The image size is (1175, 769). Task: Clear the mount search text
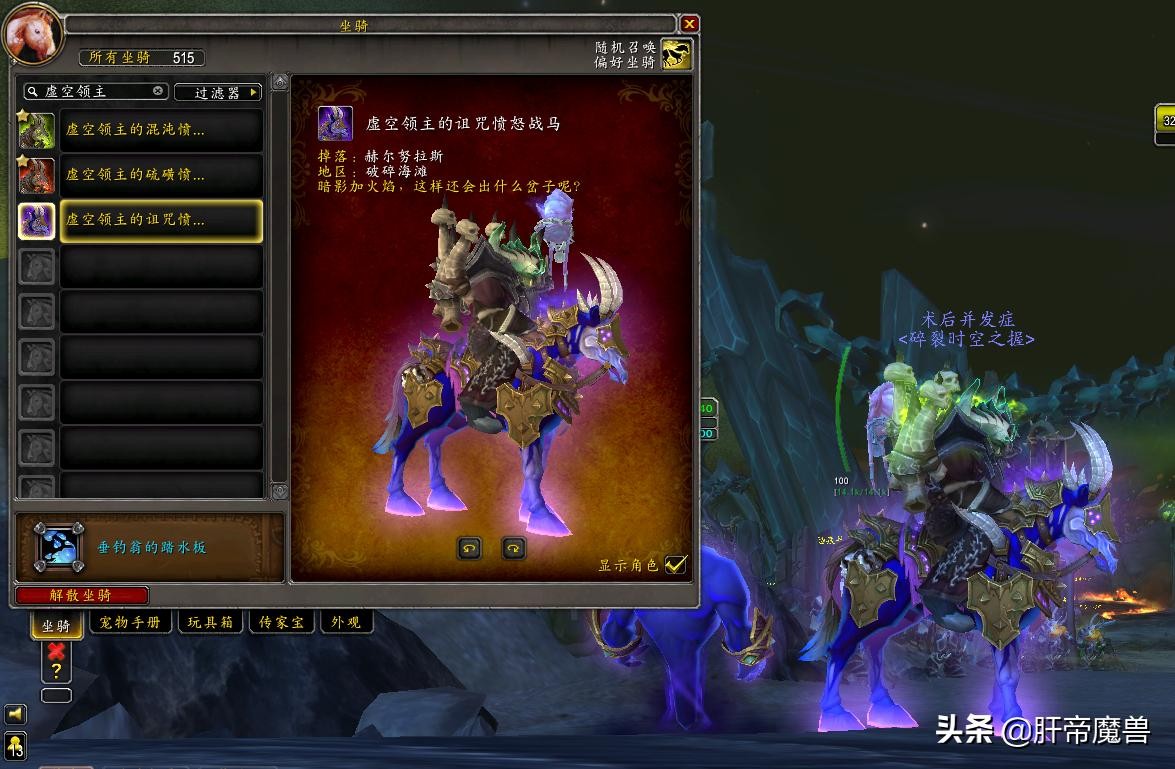point(158,91)
